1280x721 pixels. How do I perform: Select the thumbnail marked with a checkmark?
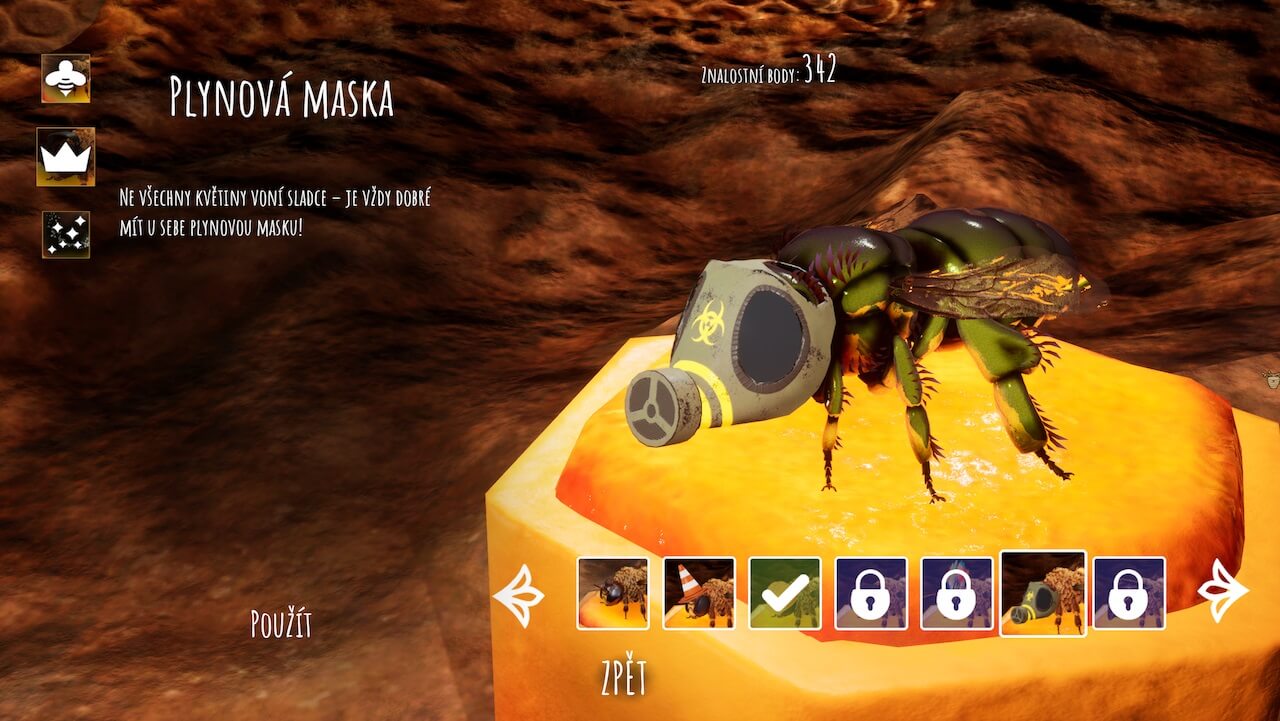[785, 593]
